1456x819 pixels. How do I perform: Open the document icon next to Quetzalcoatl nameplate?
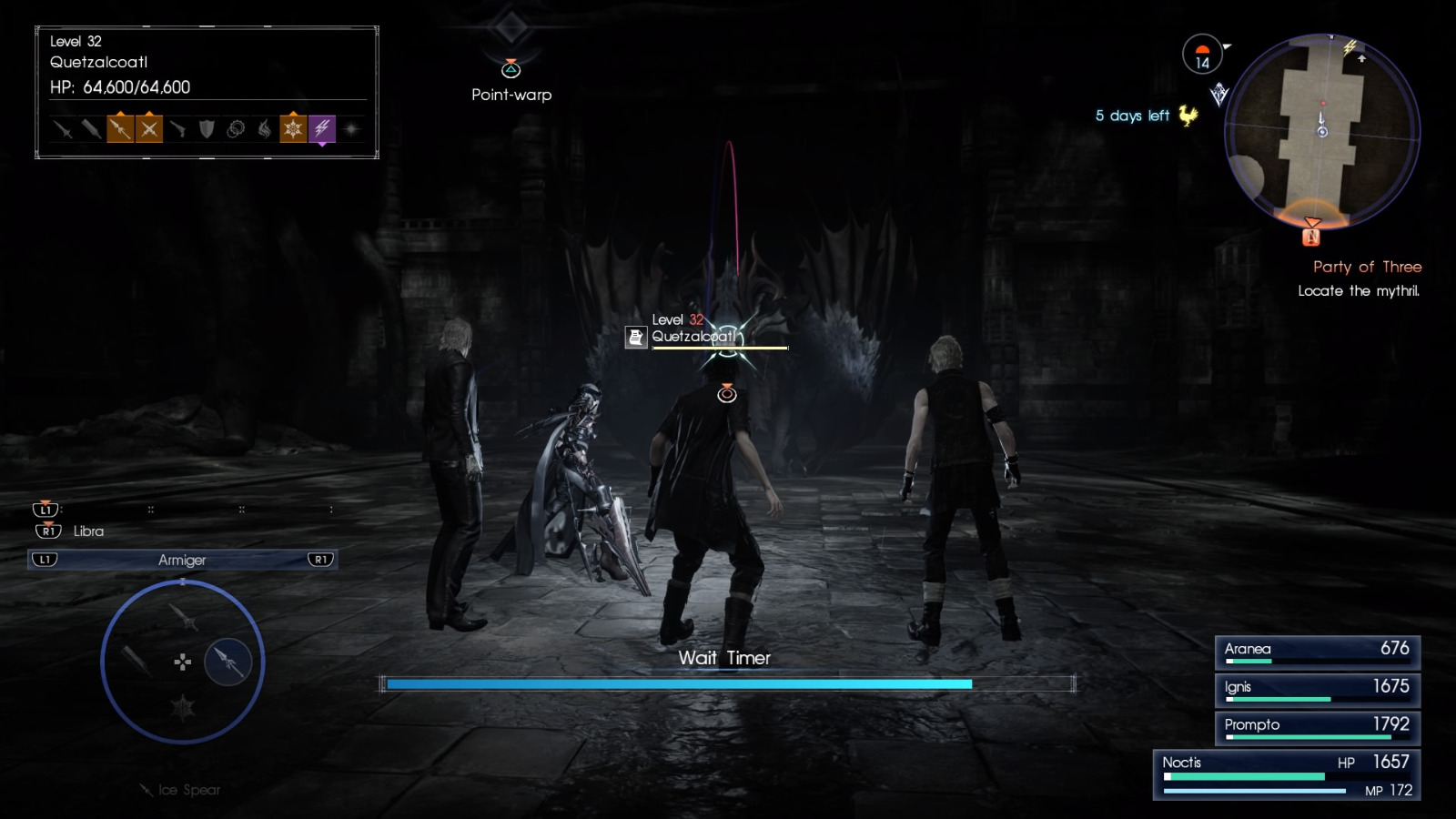click(x=634, y=335)
